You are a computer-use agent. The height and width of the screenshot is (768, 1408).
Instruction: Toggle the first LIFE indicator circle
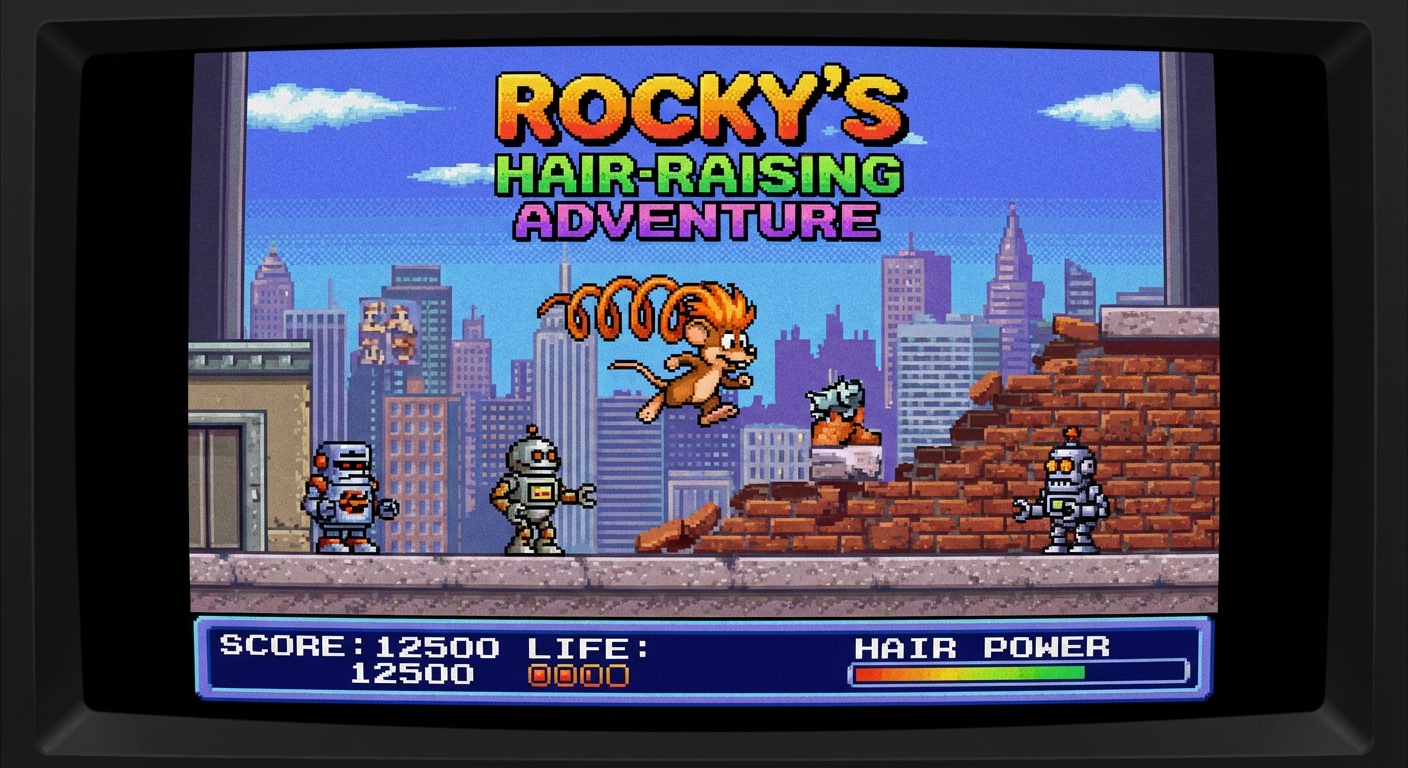538,674
